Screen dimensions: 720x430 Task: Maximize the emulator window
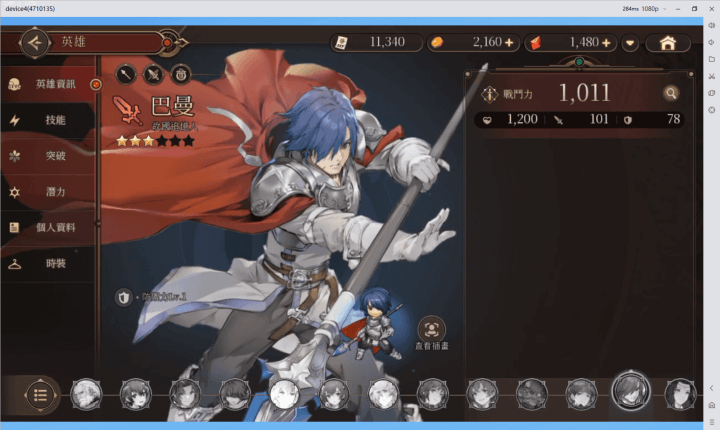pos(695,8)
